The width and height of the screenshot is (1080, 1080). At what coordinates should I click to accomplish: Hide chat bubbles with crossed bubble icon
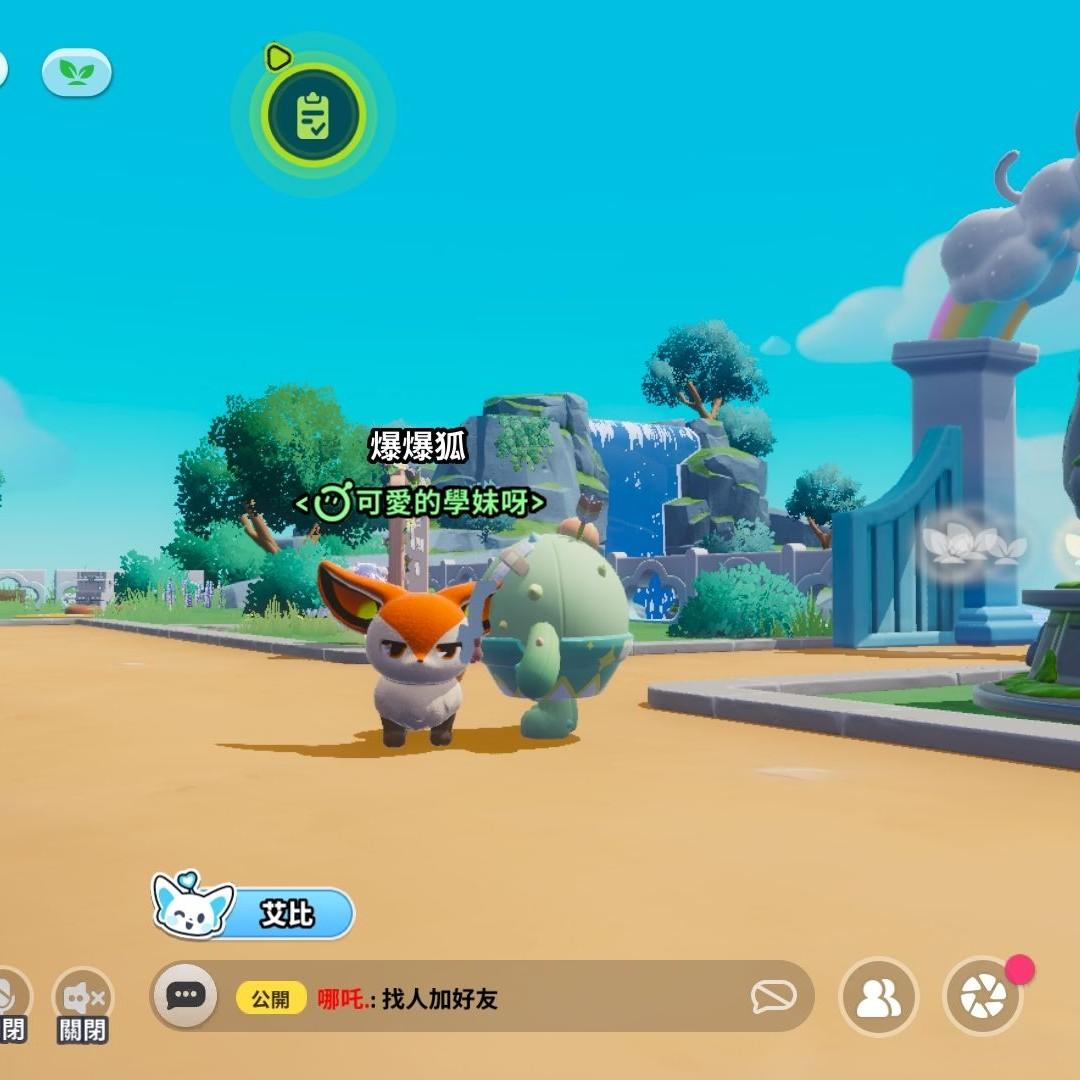coord(774,996)
